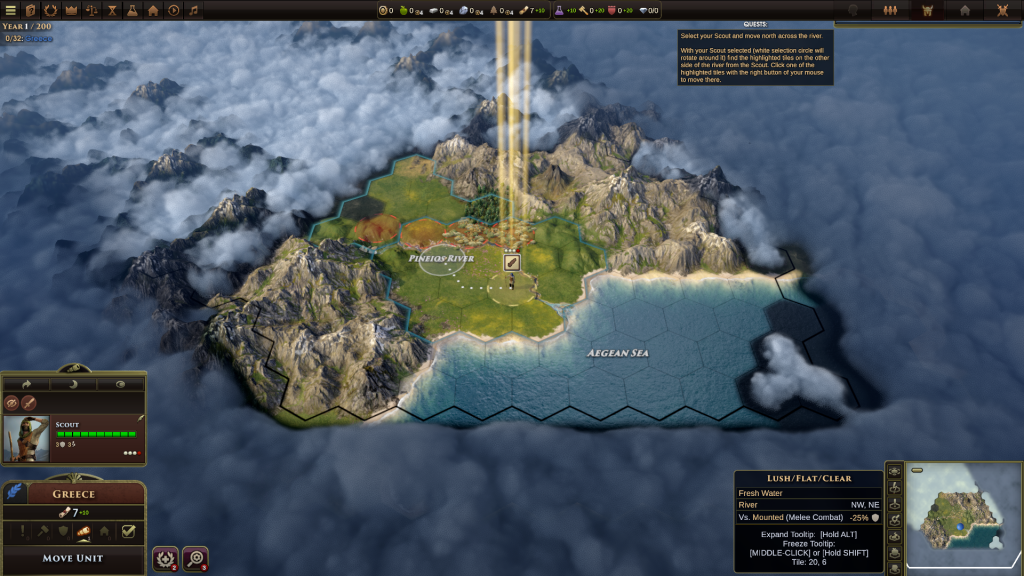Open the main menu hamburger button
Screen dimensions: 1024x576
pos(11,10)
